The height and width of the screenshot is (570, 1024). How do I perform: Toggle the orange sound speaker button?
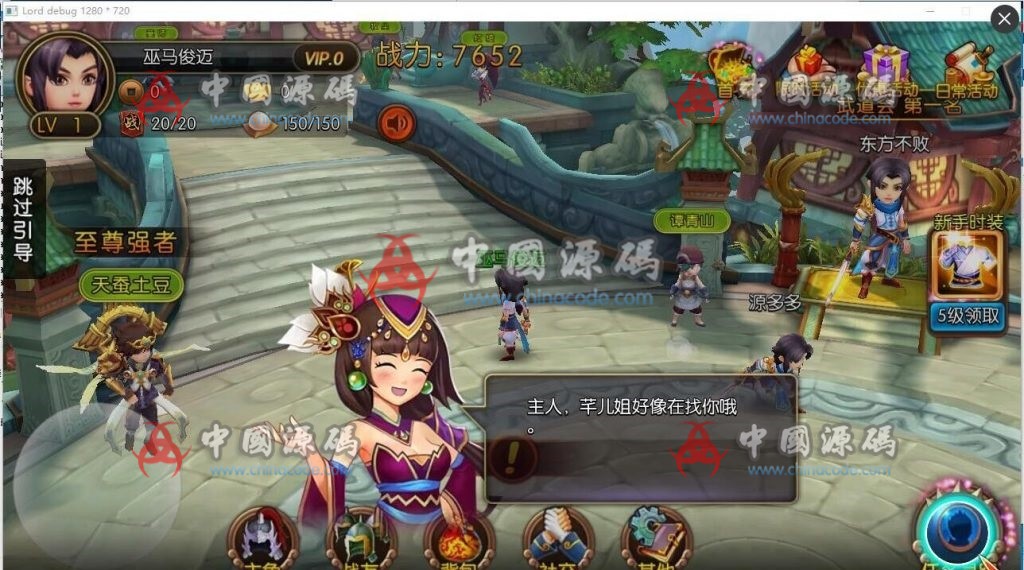coord(397,124)
